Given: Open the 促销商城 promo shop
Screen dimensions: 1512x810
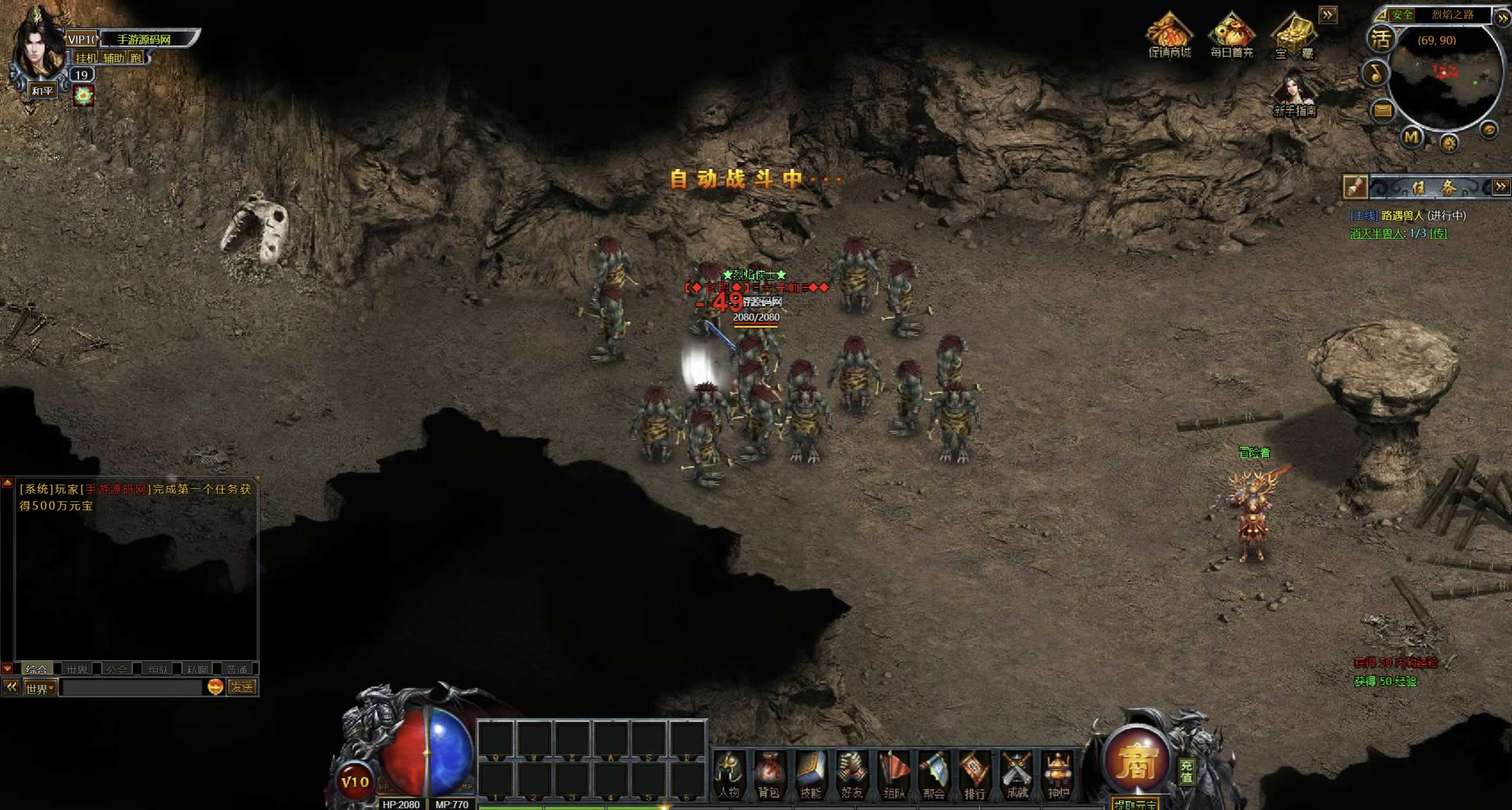Looking at the screenshot, I should coord(1169,37).
